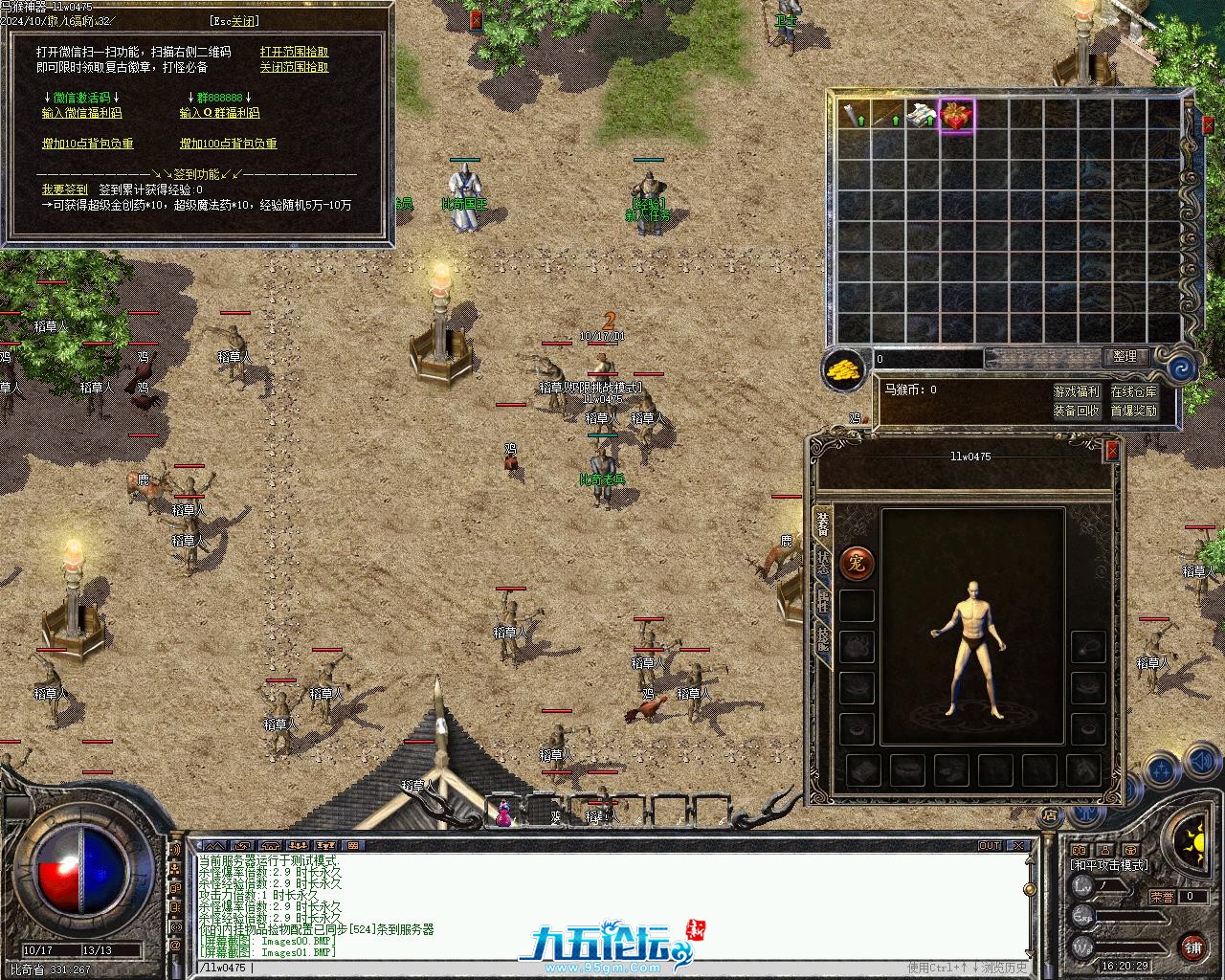Select 增加100点背包负重 option

click(x=228, y=144)
